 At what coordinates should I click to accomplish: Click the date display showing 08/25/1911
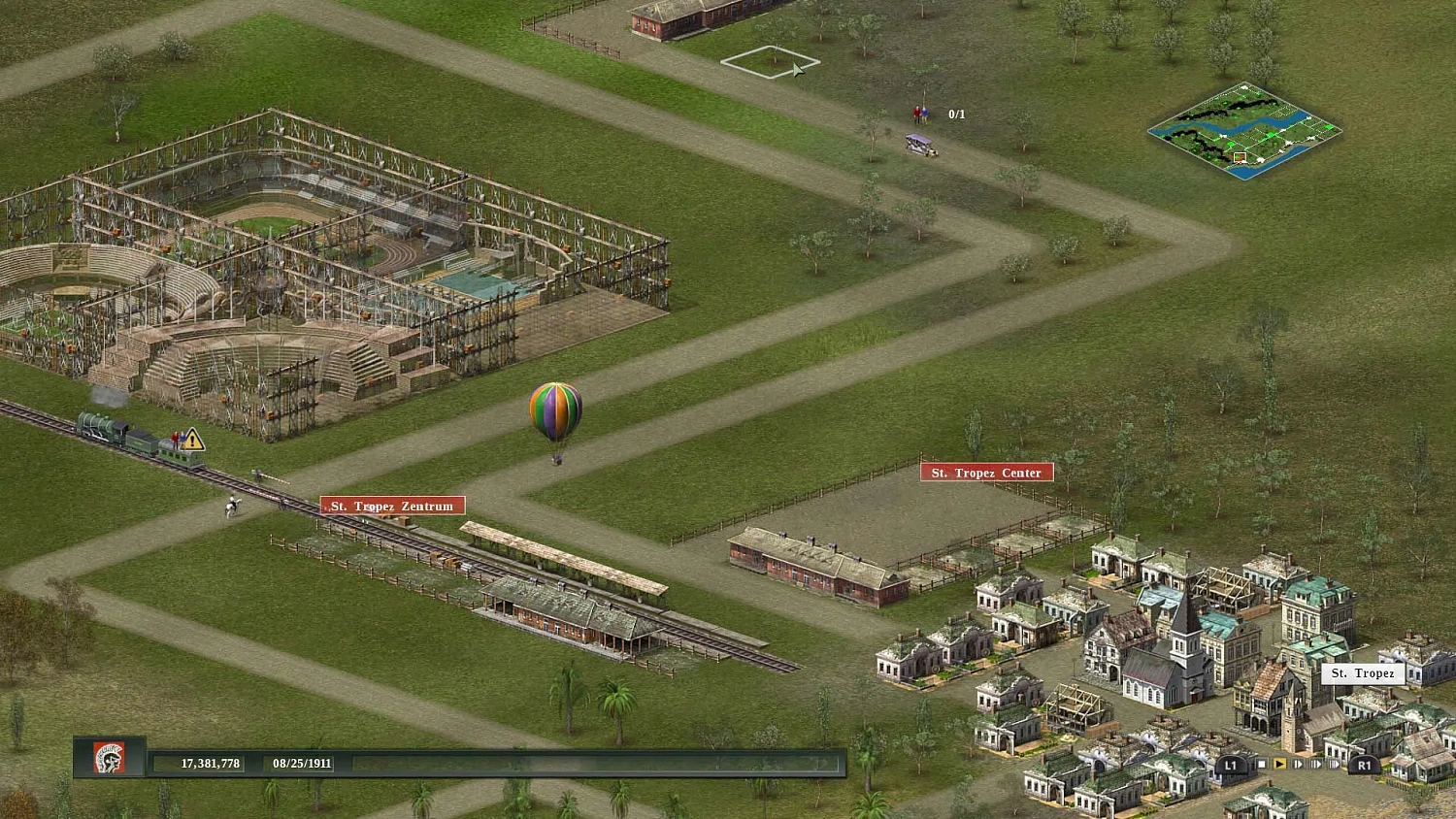(301, 763)
